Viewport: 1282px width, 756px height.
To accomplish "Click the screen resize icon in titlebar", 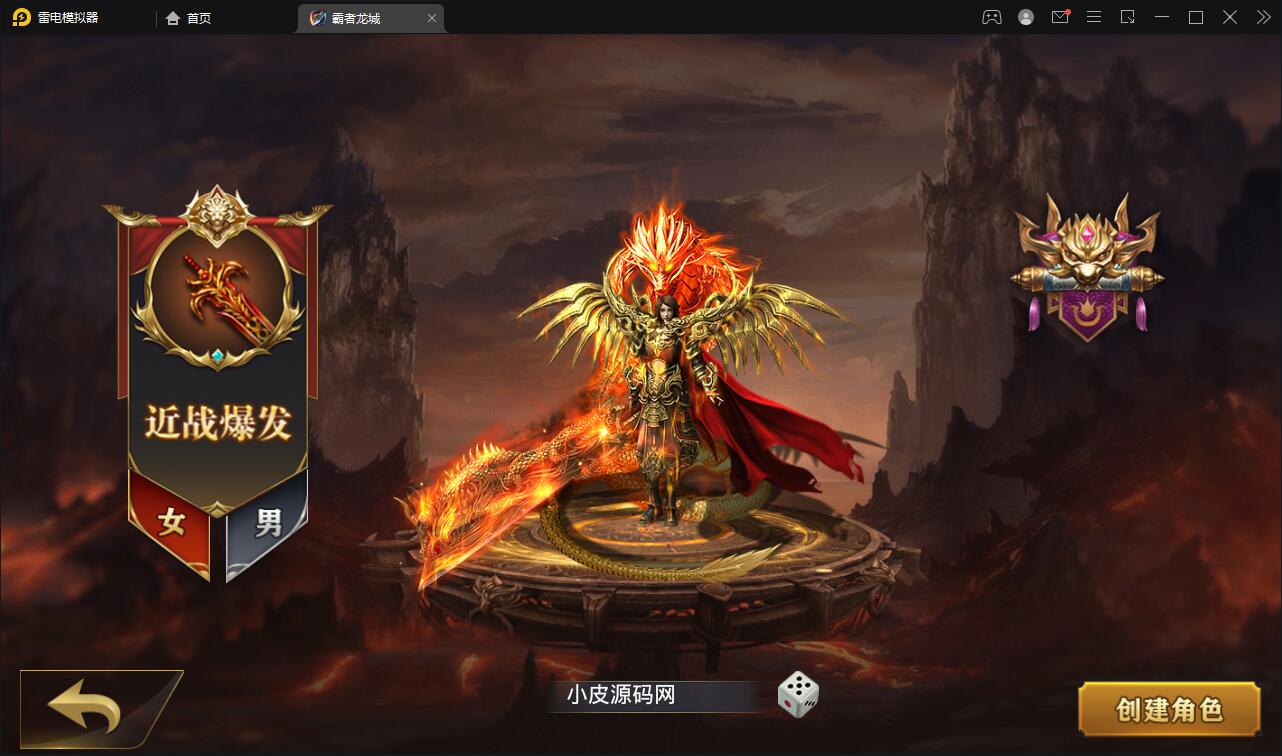I will click(1128, 17).
